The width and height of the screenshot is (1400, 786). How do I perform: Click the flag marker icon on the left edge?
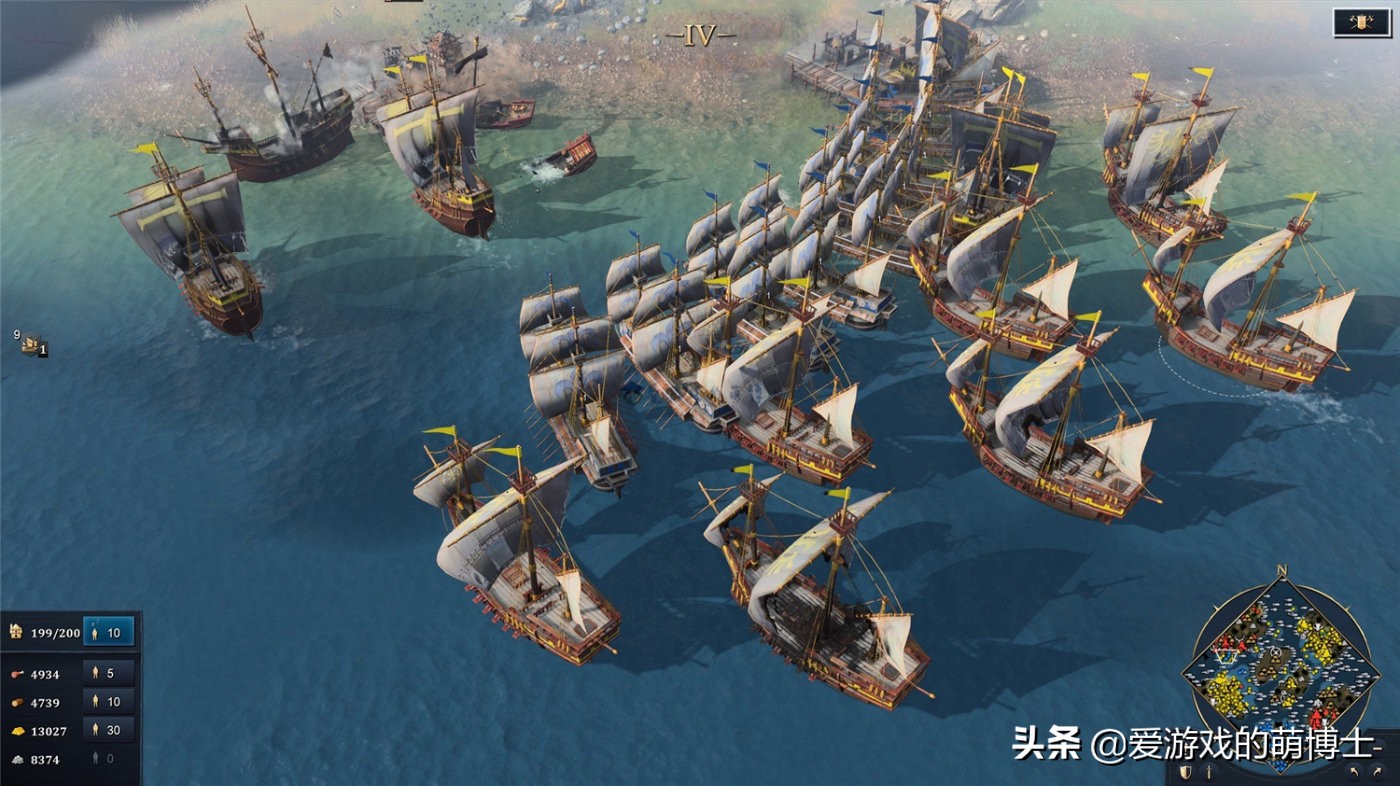(28, 344)
